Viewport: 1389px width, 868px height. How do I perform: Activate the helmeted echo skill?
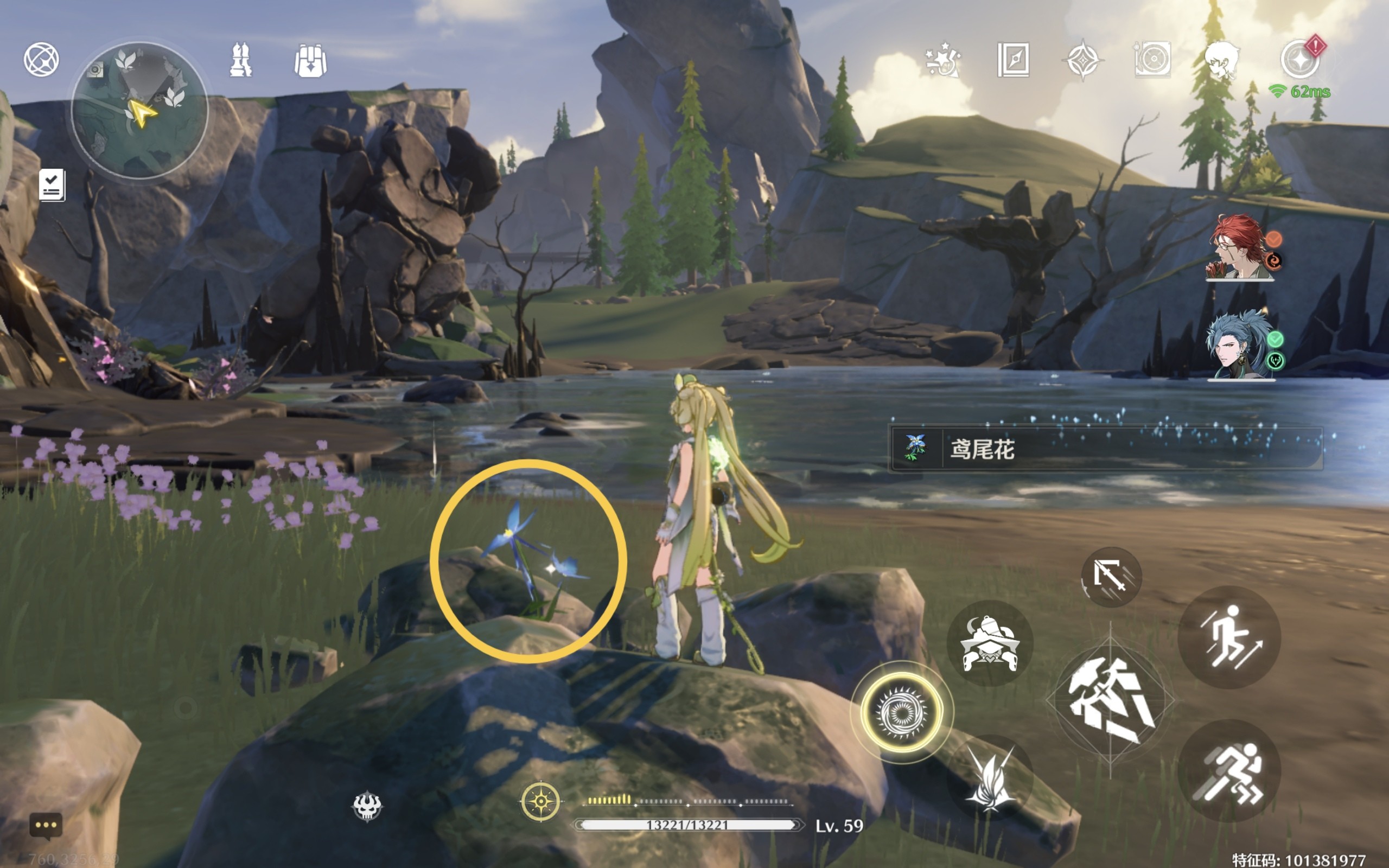[990, 643]
